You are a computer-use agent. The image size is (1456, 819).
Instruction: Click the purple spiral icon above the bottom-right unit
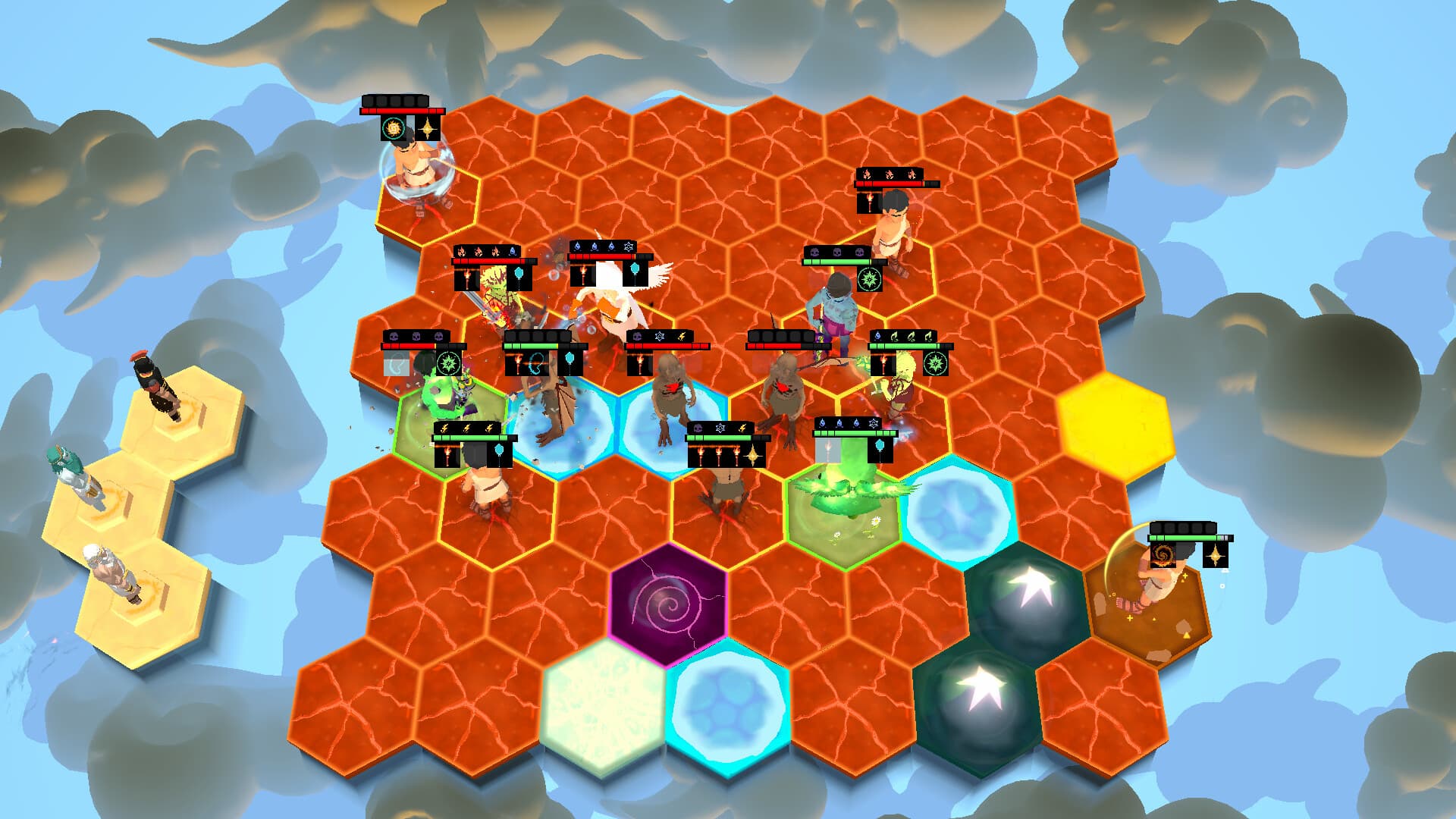pos(1163,555)
